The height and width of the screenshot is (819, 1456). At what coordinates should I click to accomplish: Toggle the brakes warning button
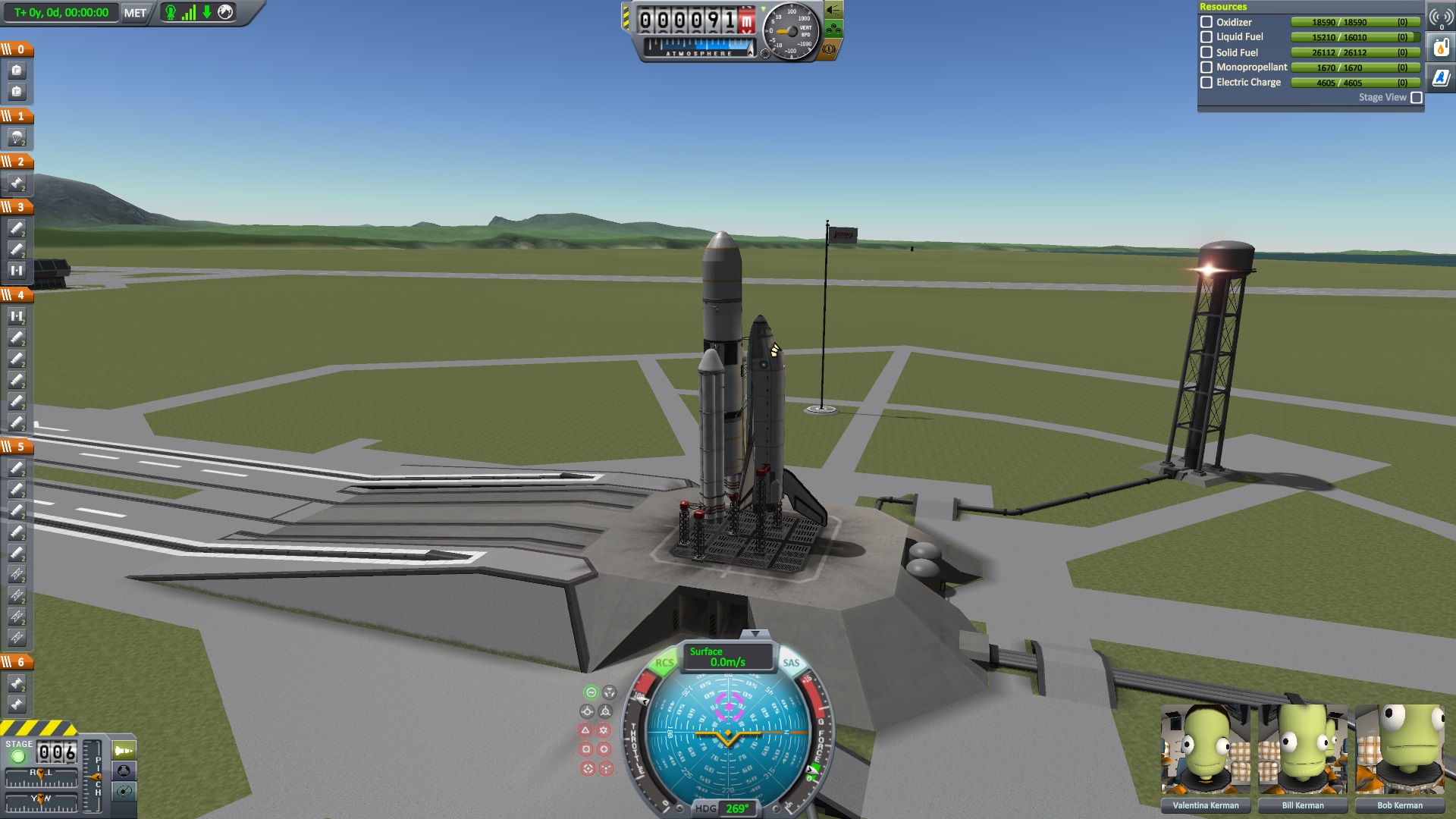tap(830, 49)
